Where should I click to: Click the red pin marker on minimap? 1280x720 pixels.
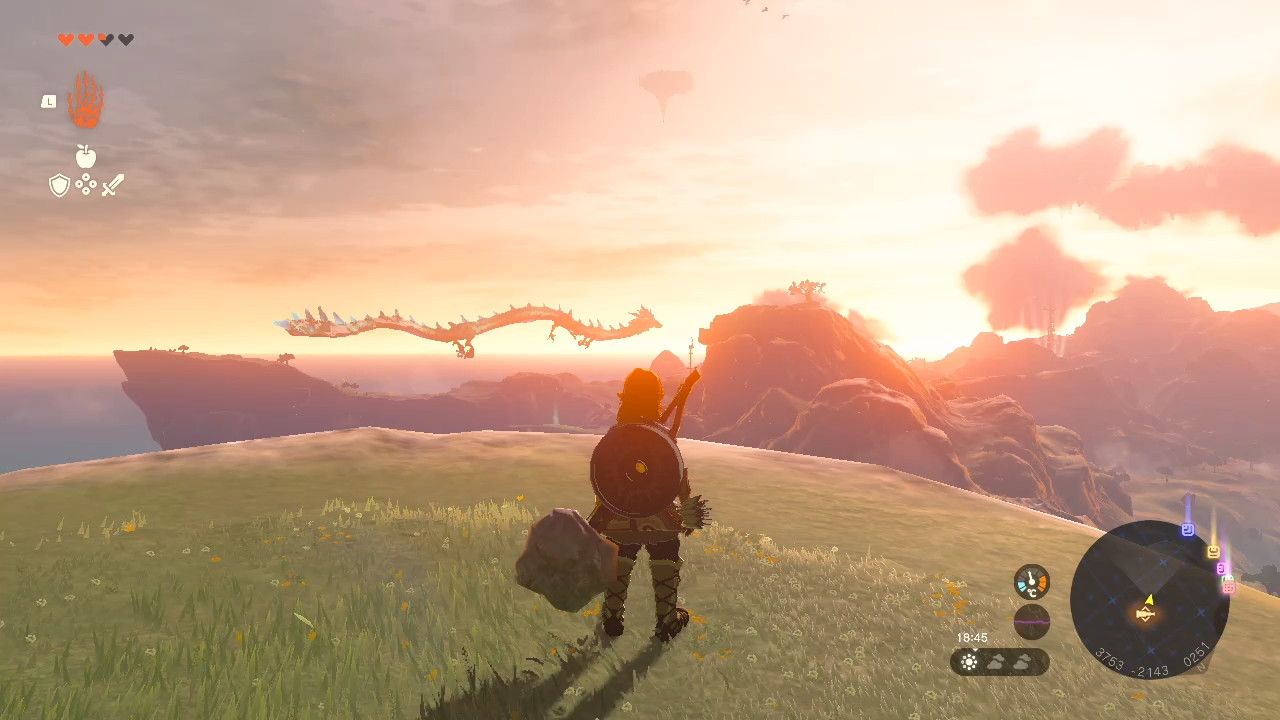[1229, 587]
